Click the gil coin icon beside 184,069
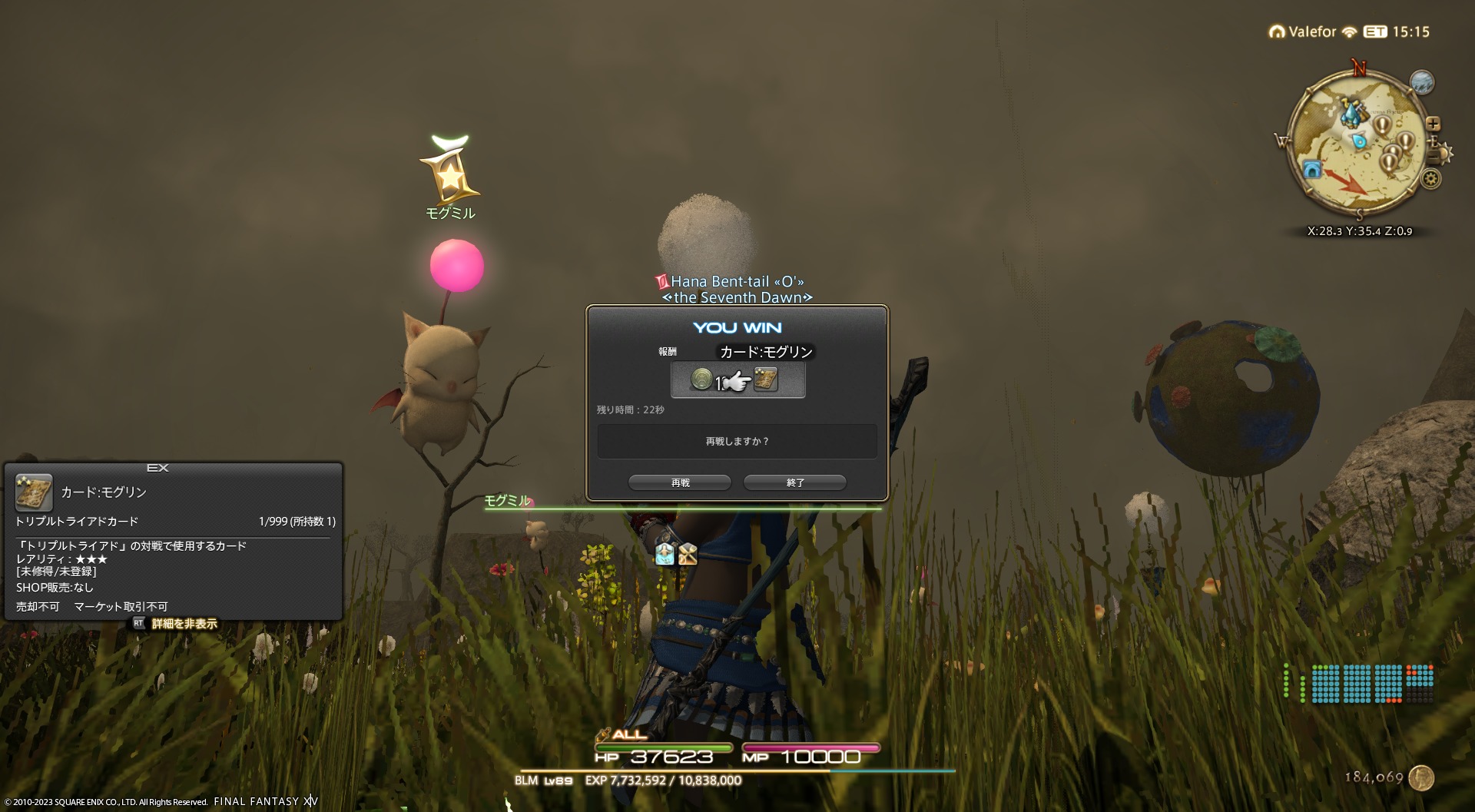This screenshot has height=812, width=1475. click(1422, 777)
